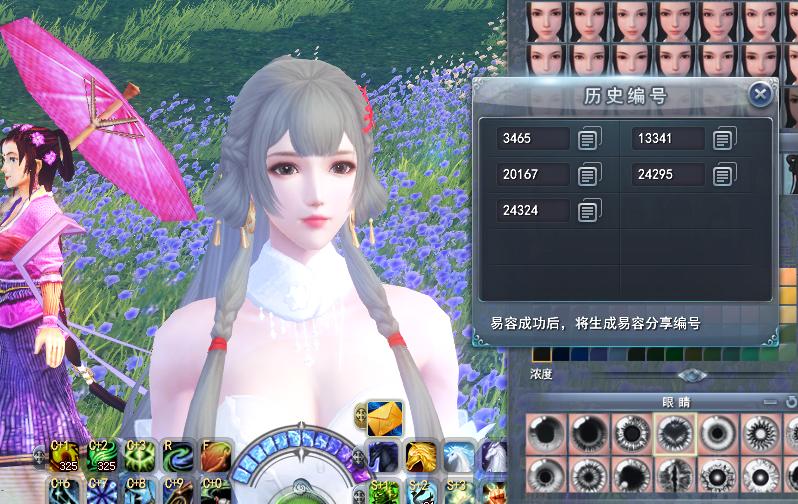This screenshot has width=798, height=504.
Task: Summon the dark horse mount slot
Action: click(384, 457)
